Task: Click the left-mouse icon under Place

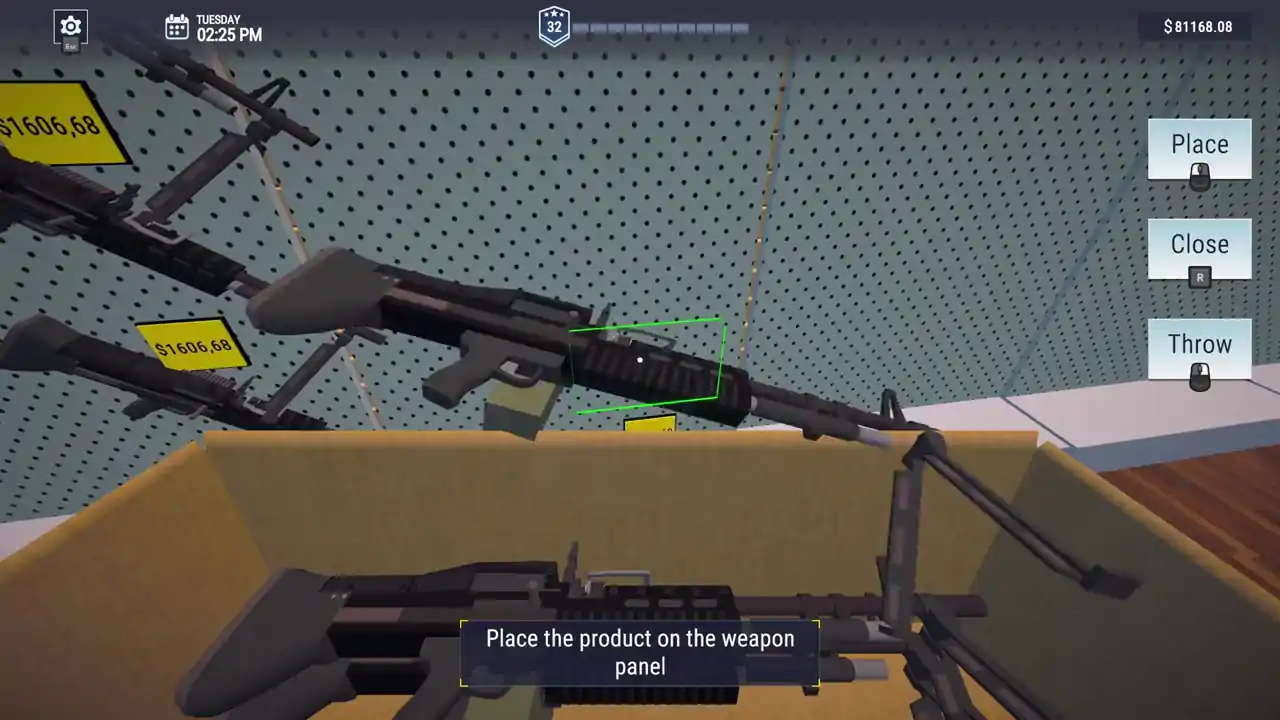Action: [1199, 175]
